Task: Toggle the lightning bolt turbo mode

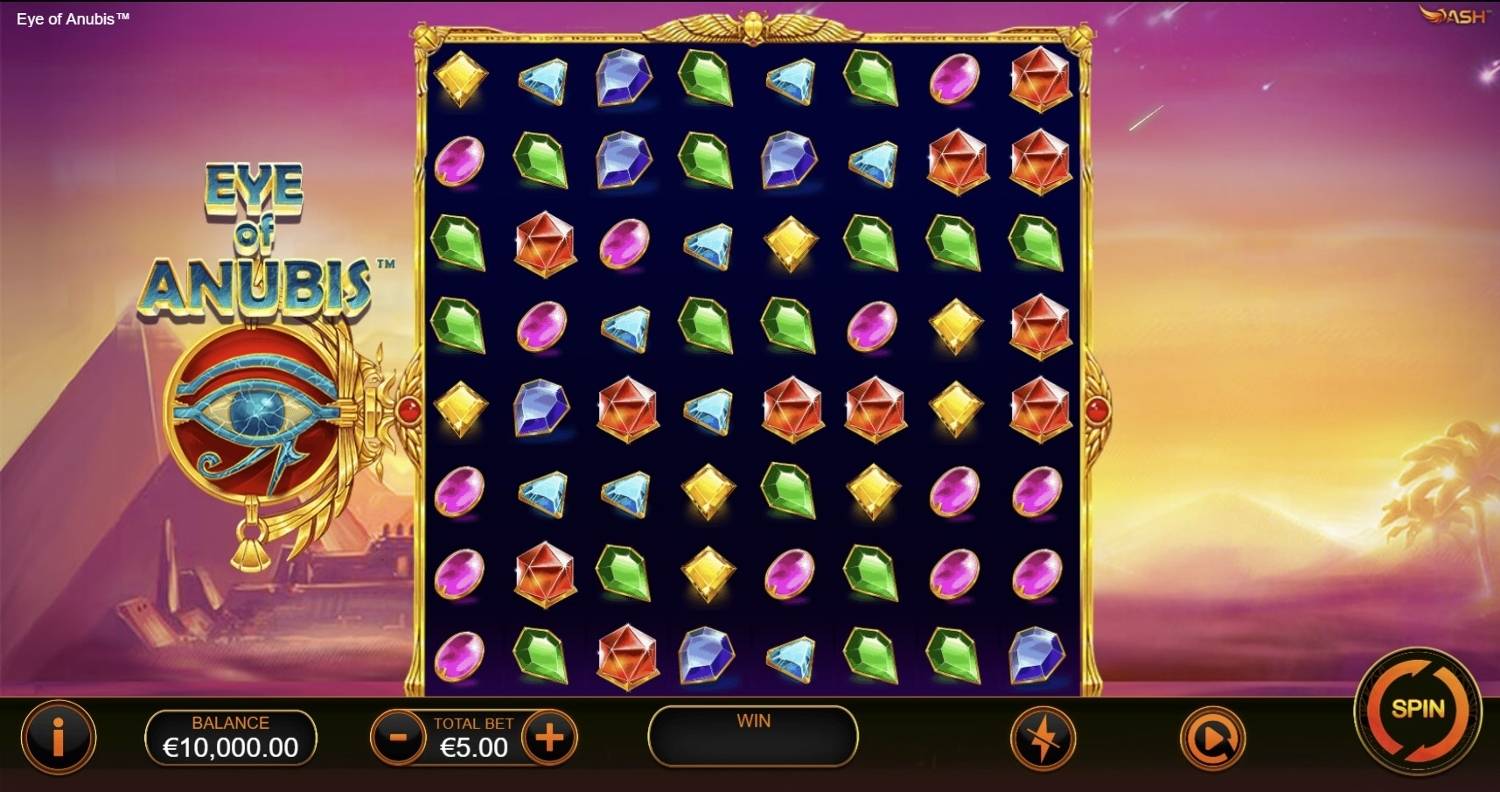Action: point(1042,739)
